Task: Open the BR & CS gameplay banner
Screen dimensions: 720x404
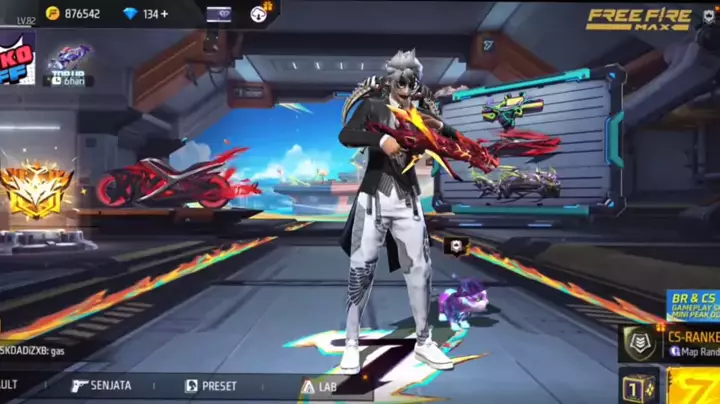Action: (693, 305)
